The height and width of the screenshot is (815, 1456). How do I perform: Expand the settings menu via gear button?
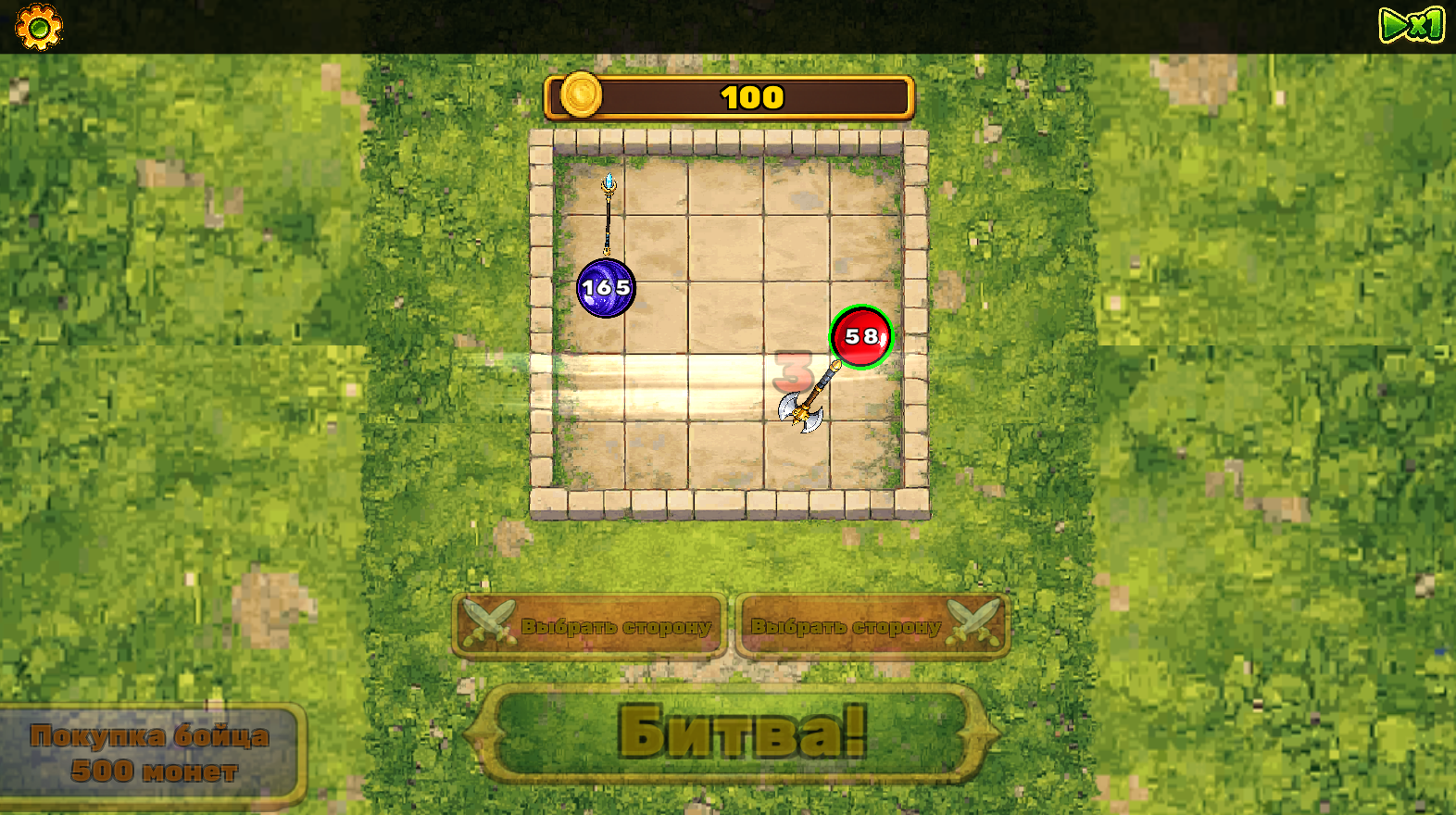38,27
